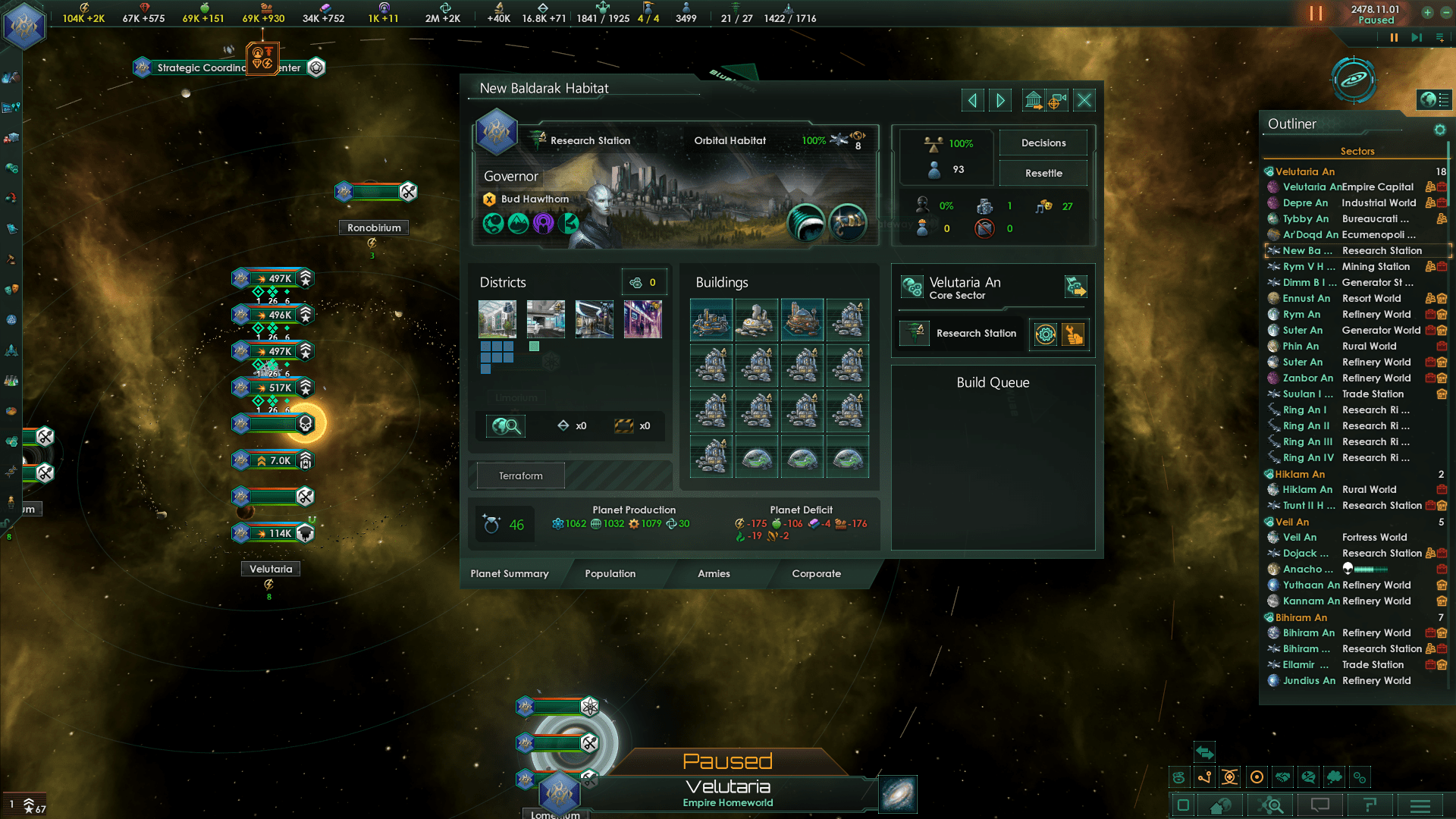This screenshot has height=819, width=1456.
Task: Toggle planet automation hand icon
Action: (x=1072, y=334)
